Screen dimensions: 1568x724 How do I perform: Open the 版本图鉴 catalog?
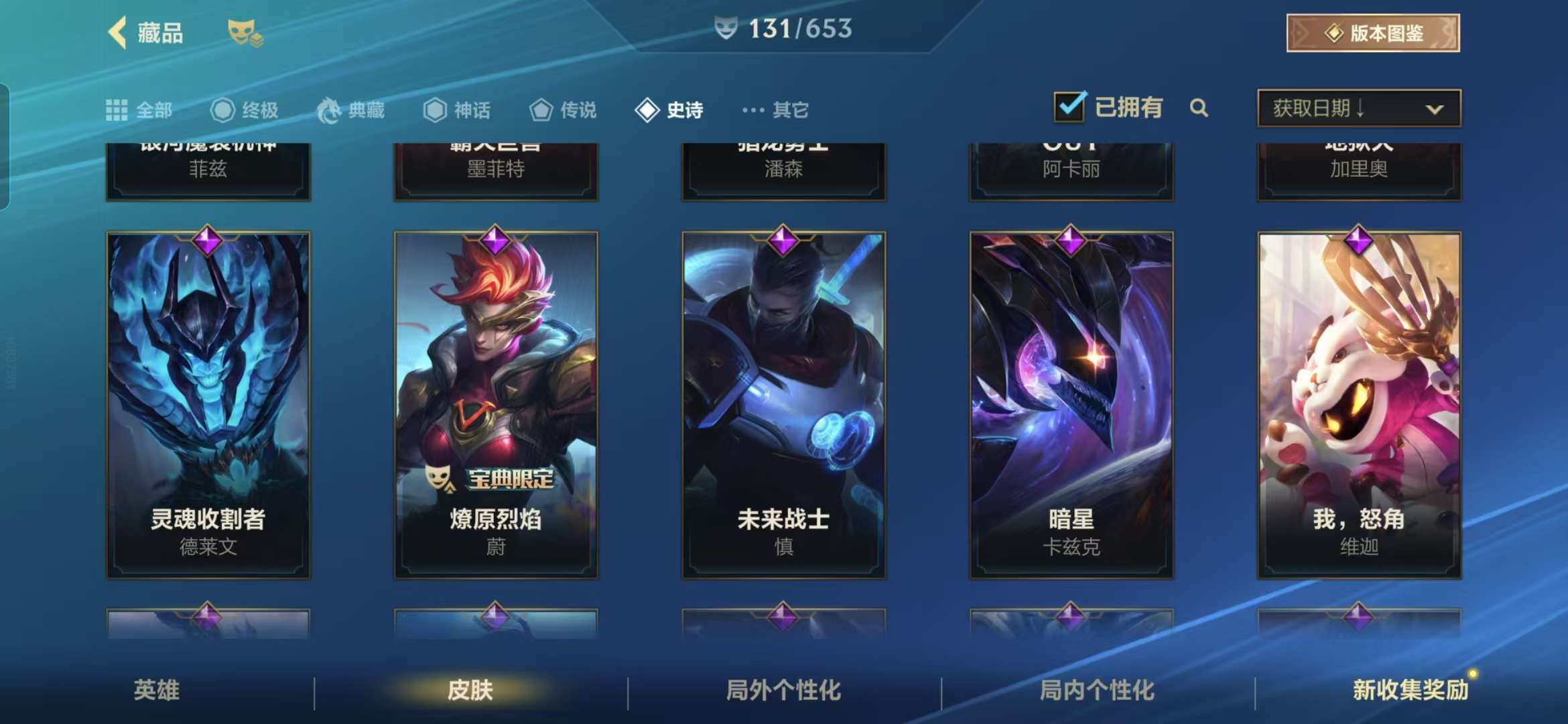pos(1372,33)
